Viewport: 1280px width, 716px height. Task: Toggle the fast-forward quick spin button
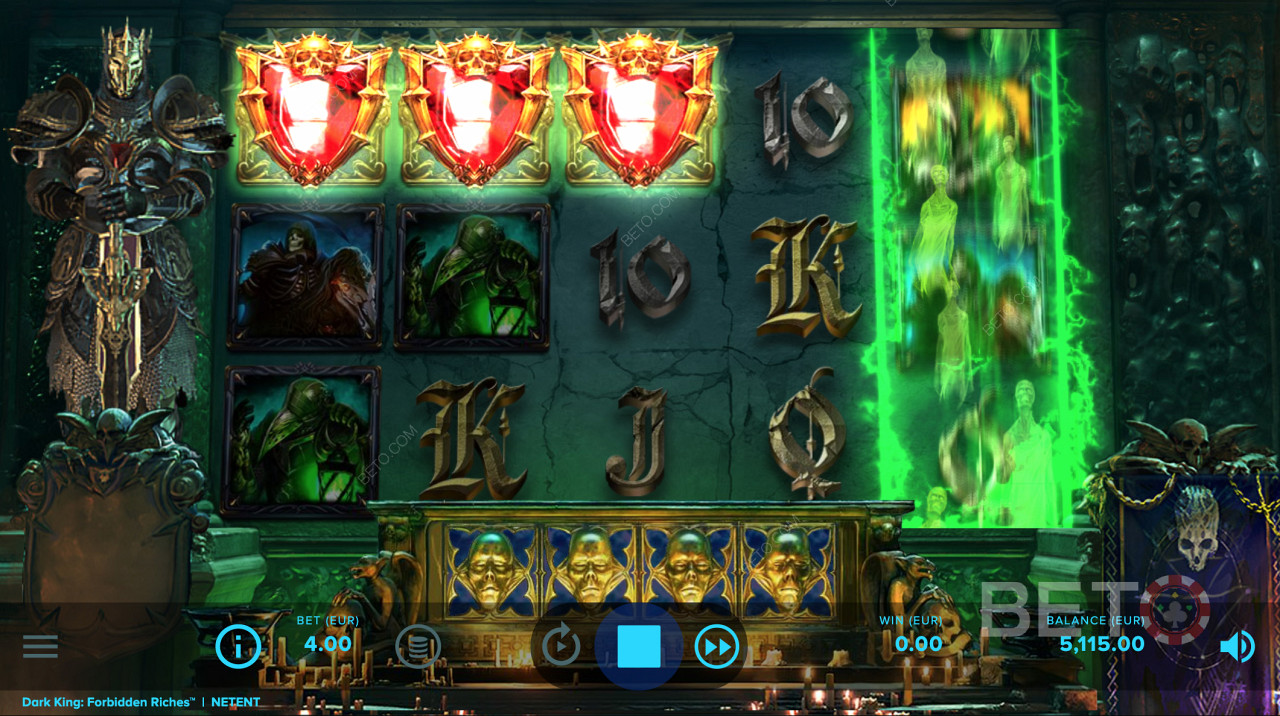pos(716,646)
